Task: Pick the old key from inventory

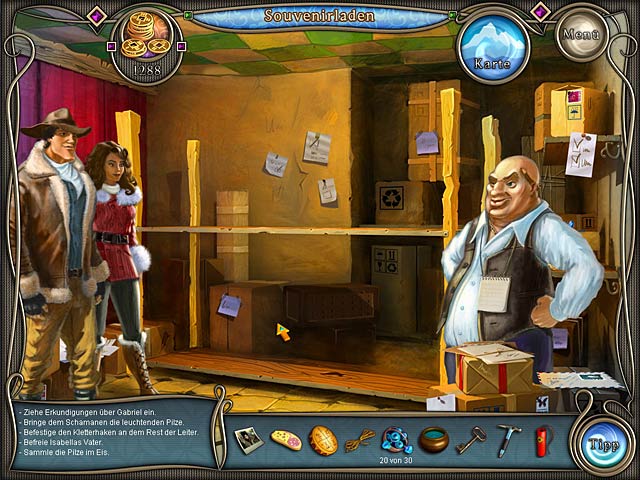Action: click(470, 439)
